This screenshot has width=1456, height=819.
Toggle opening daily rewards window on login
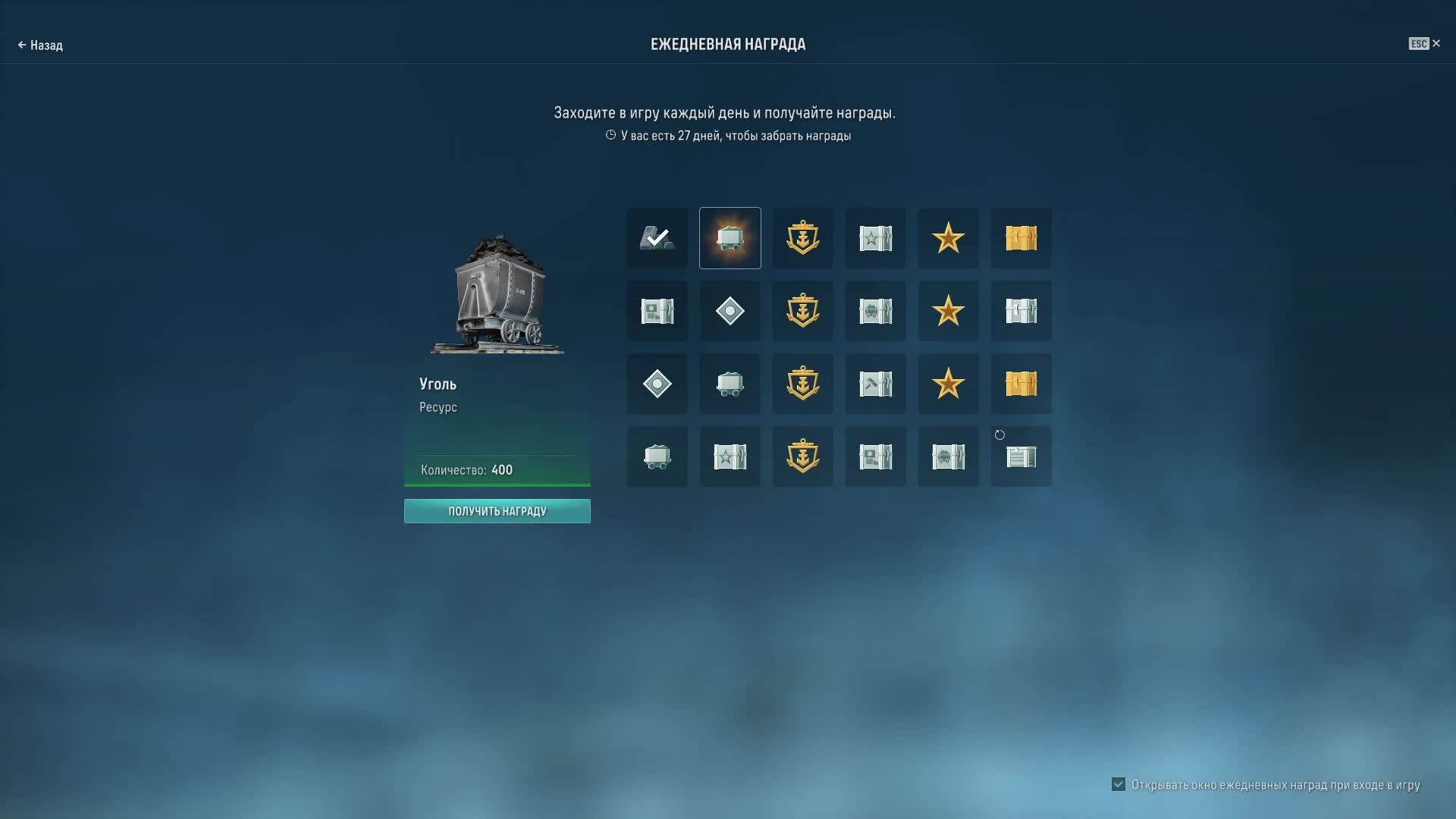tap(1119, 784)
